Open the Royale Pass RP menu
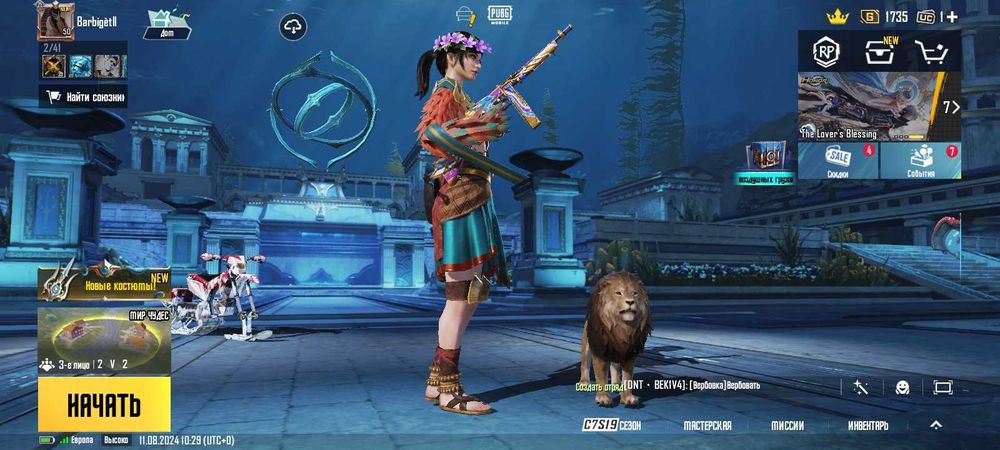This screenshot has height=450, width=1000. 826,50
